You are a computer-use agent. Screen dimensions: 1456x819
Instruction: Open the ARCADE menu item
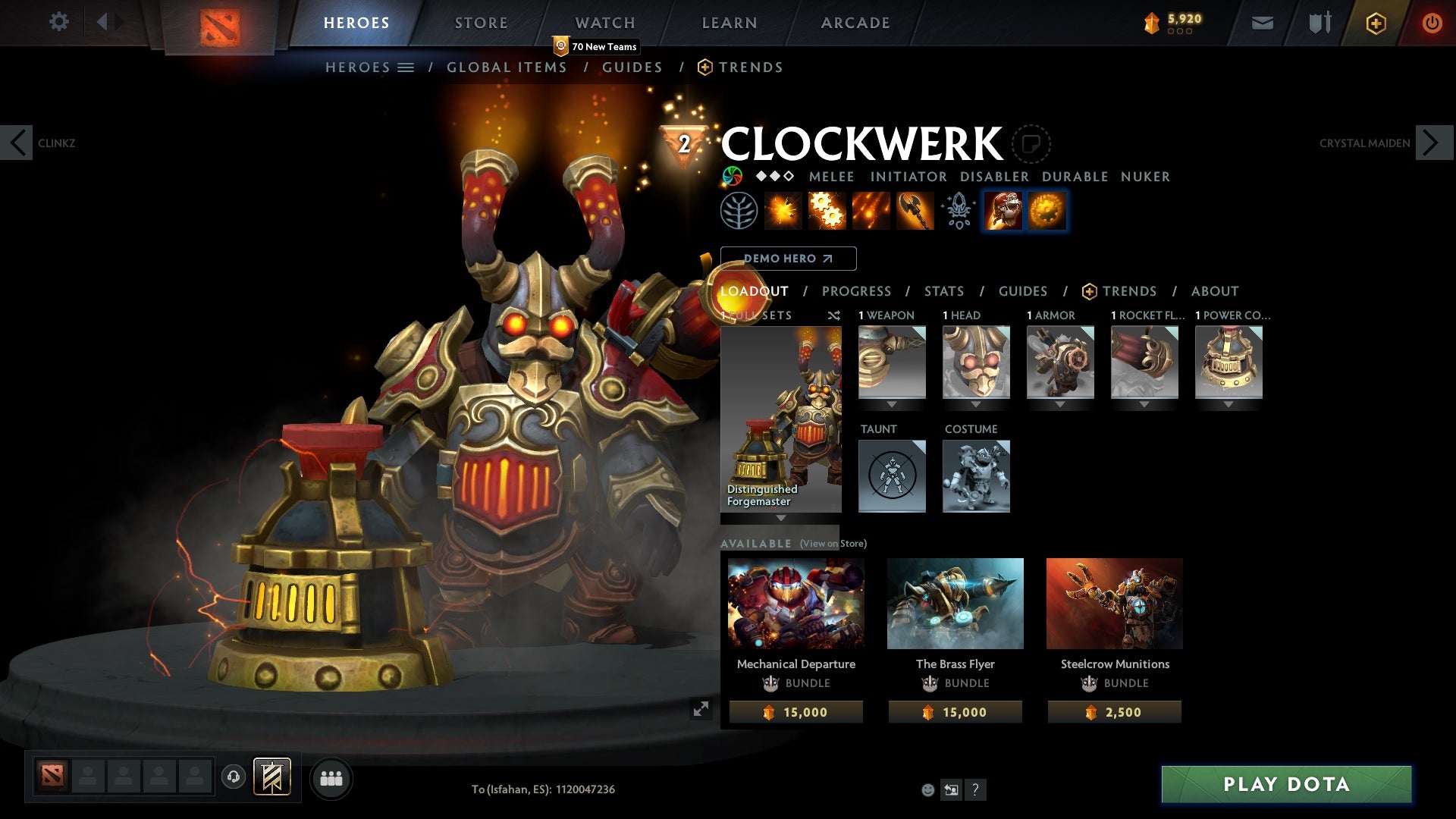pyautogui.click(x=855, y=22)
